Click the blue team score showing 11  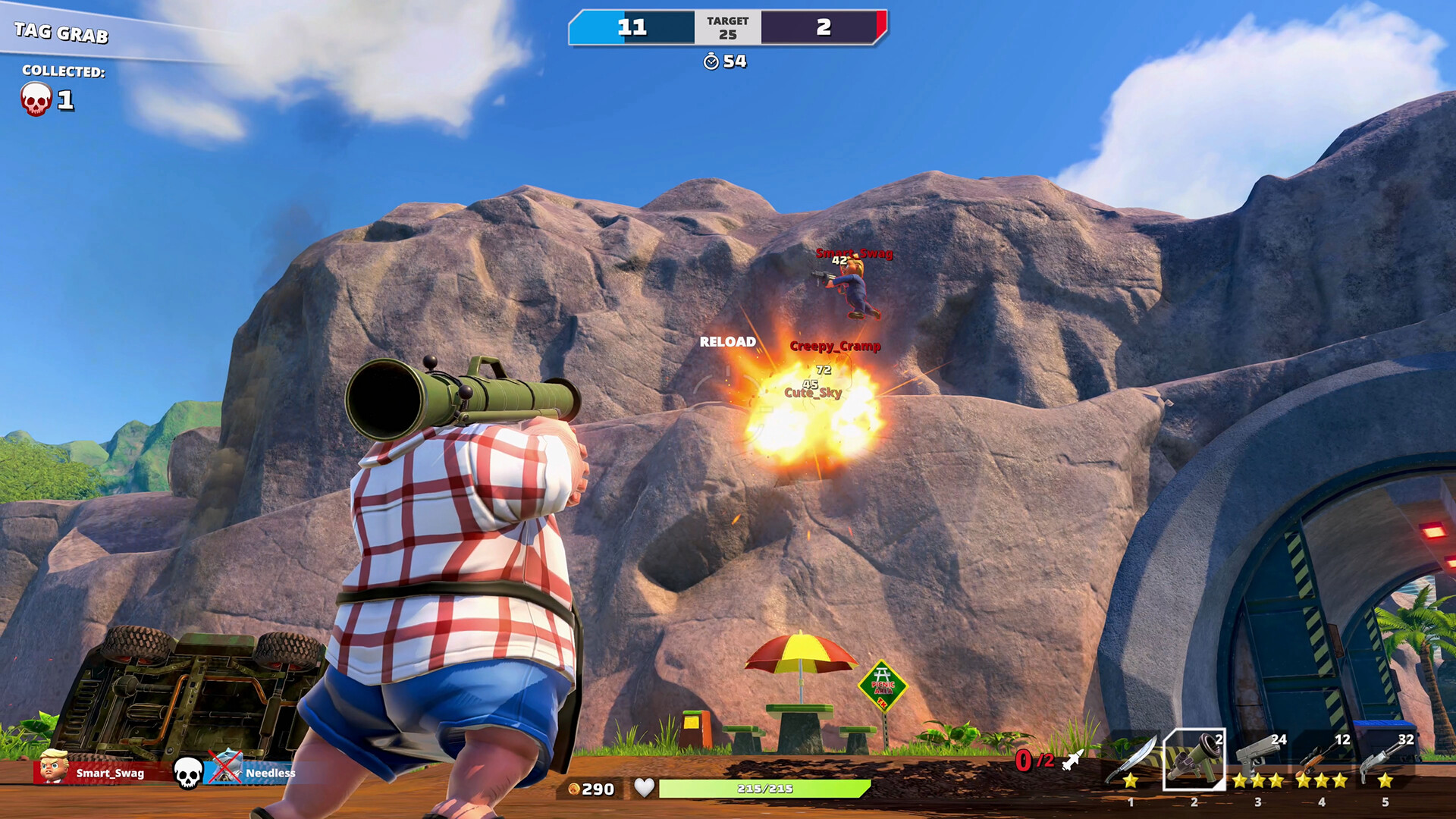pos(632,26)
